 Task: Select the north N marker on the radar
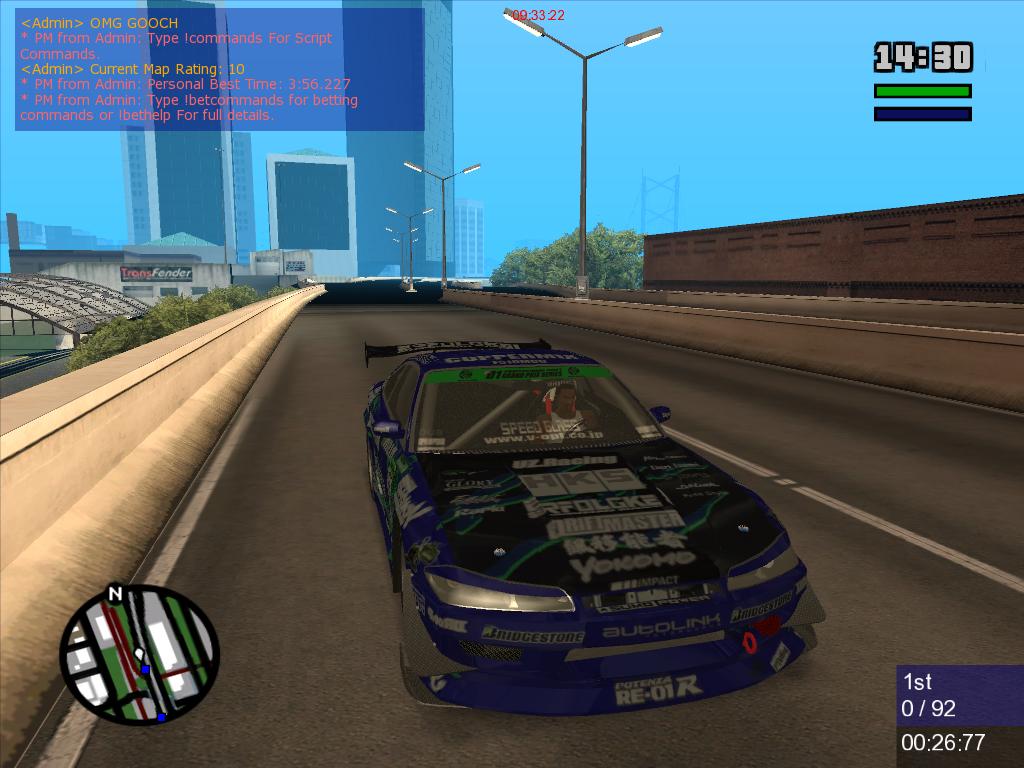[115, 594]
